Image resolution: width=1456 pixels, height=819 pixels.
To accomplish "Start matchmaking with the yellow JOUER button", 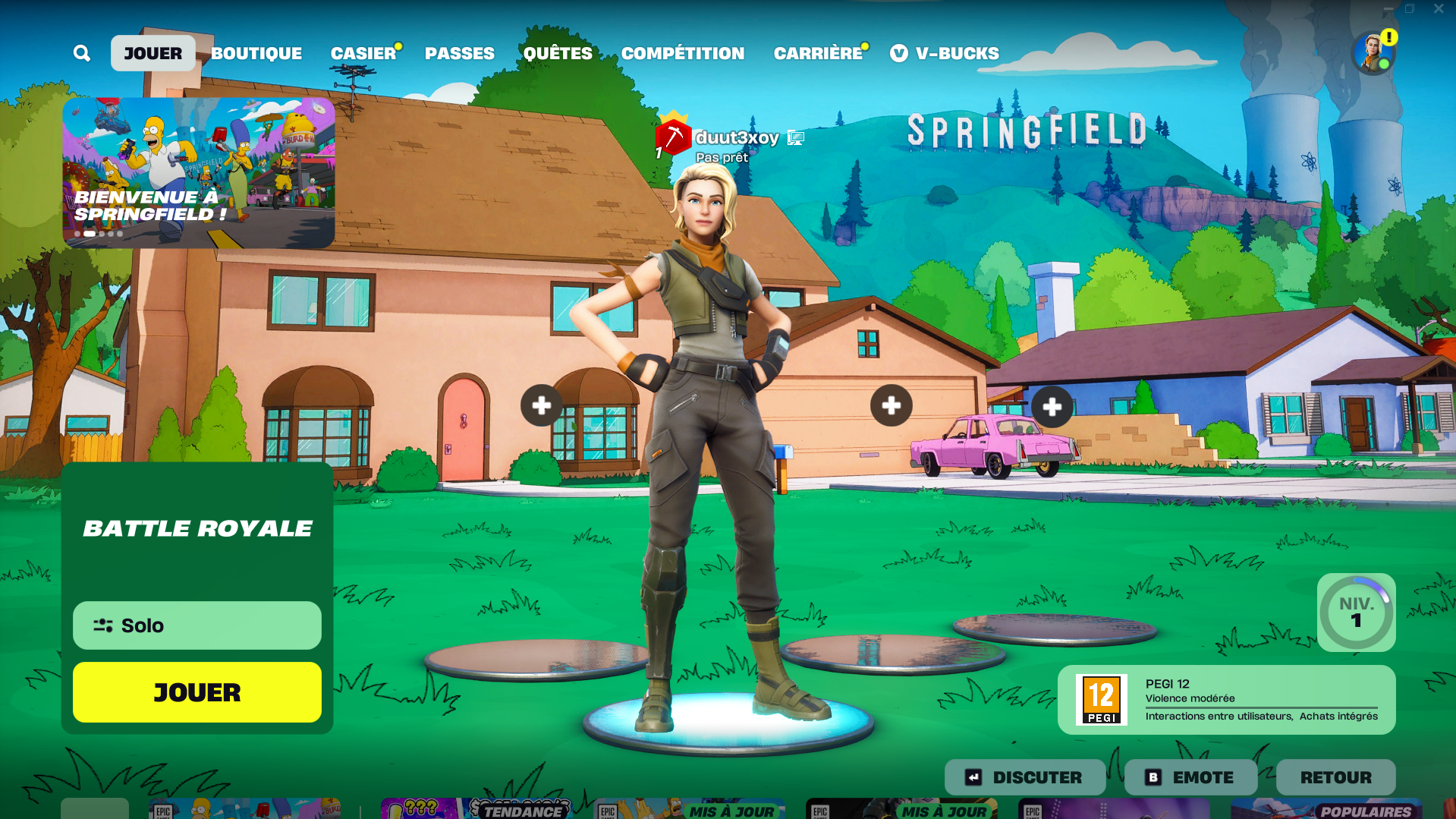I will (x=197, y=692).
